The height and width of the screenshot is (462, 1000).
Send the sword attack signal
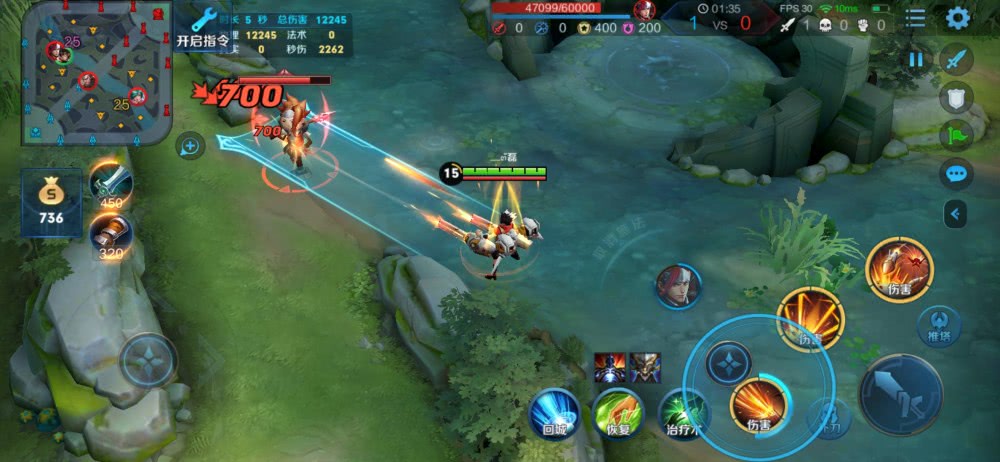pos(957,59)
